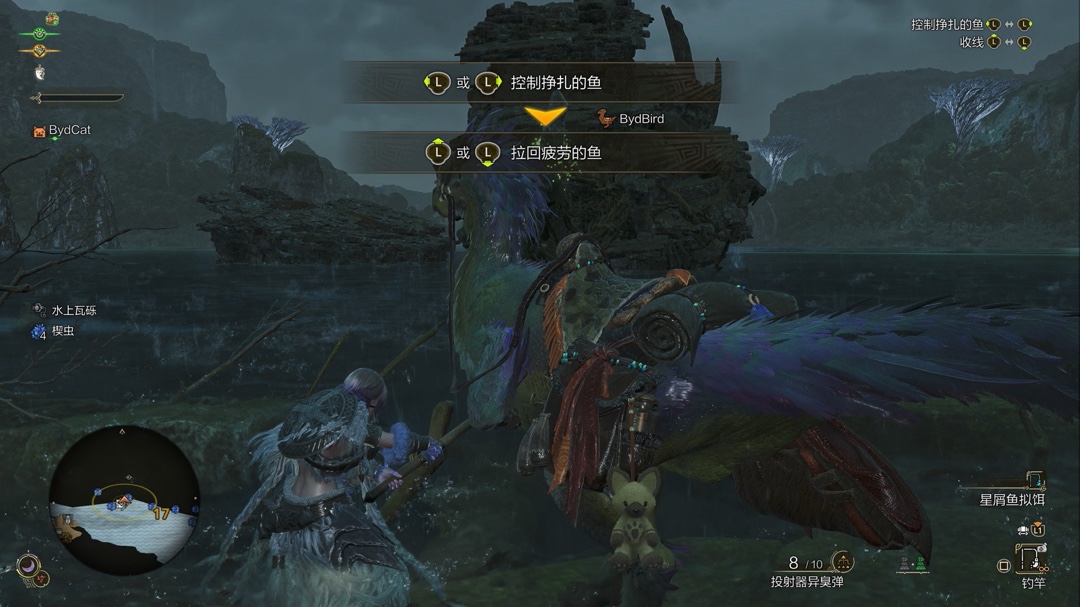Click the meal buff icon above status icons
This screenshot has height=607, width=1080.
pos(51,18)
